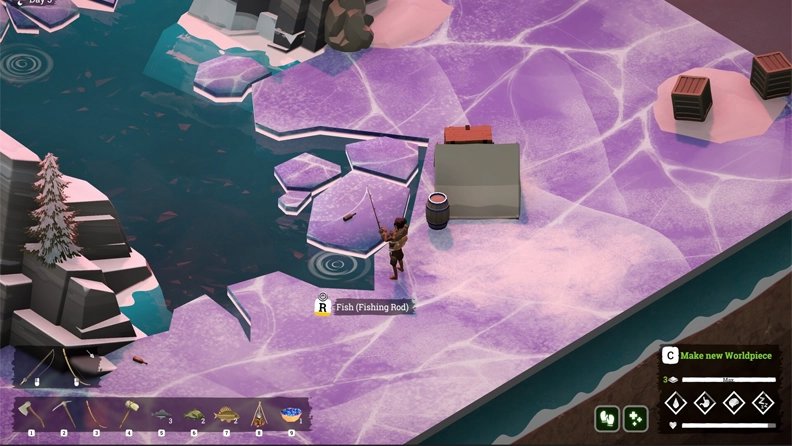792x446 pixels.
Task: Select the pickaxe in the hotbar
Action: pyautogui.click(x=63, y=415)
